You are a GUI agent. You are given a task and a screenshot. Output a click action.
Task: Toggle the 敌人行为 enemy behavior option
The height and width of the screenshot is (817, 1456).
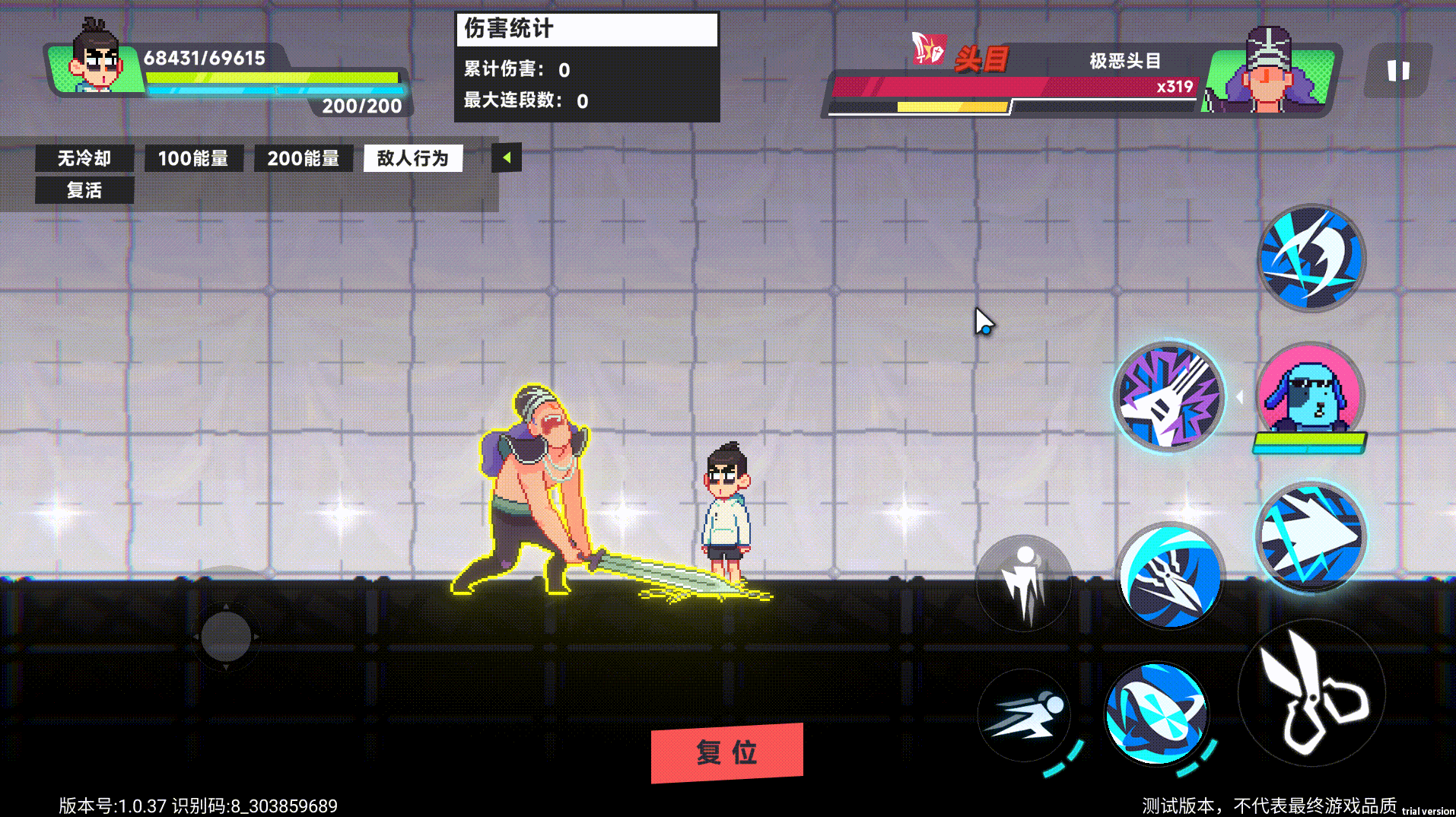point(412,158)
